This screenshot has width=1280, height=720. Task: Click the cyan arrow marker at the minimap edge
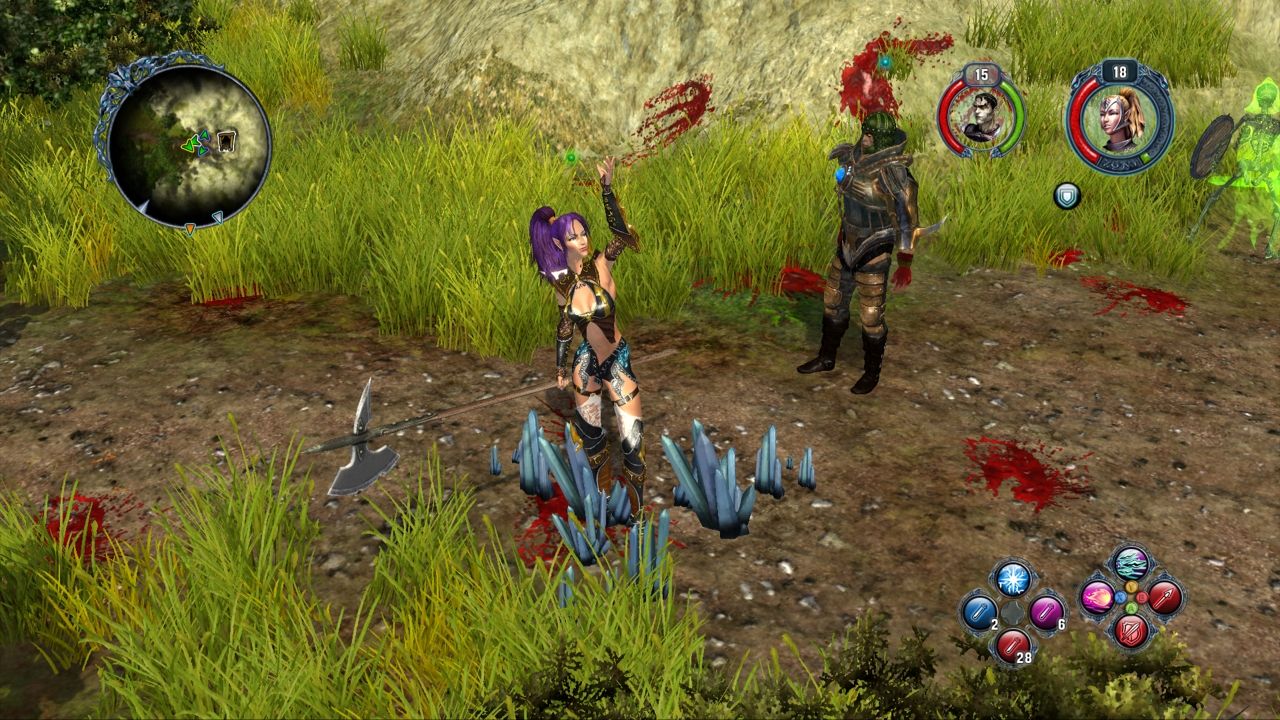[x=218, y=218]
